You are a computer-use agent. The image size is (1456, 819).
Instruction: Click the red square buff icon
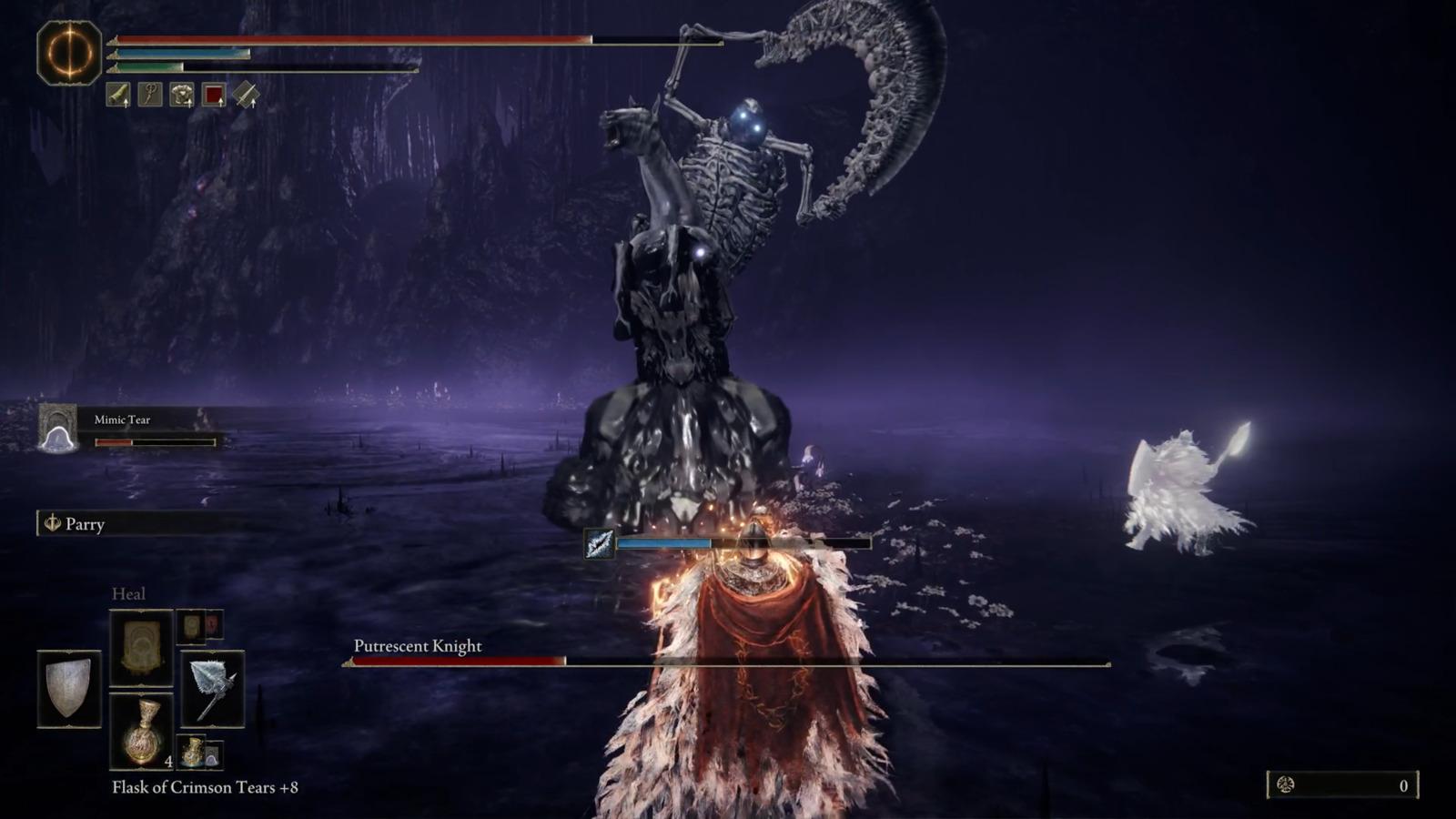click(214, 95)
